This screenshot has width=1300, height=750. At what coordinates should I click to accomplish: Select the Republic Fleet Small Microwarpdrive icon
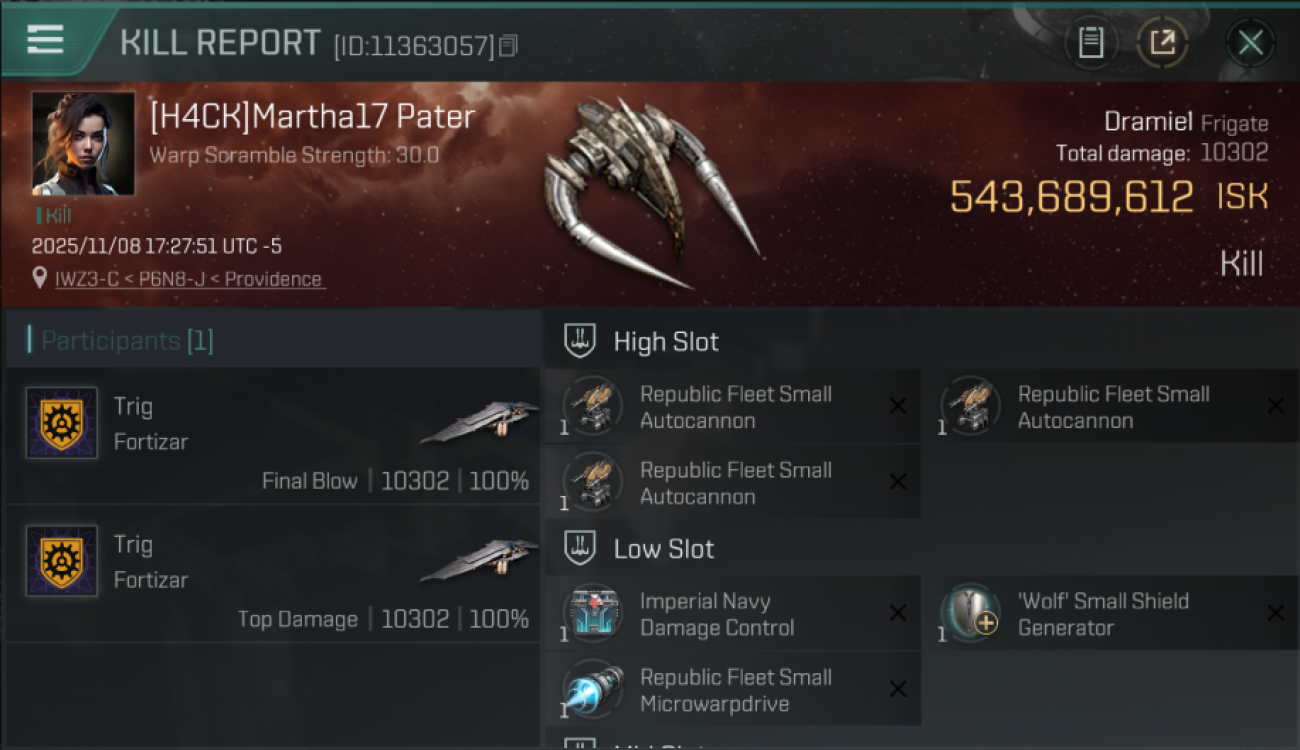pos(592,689)
